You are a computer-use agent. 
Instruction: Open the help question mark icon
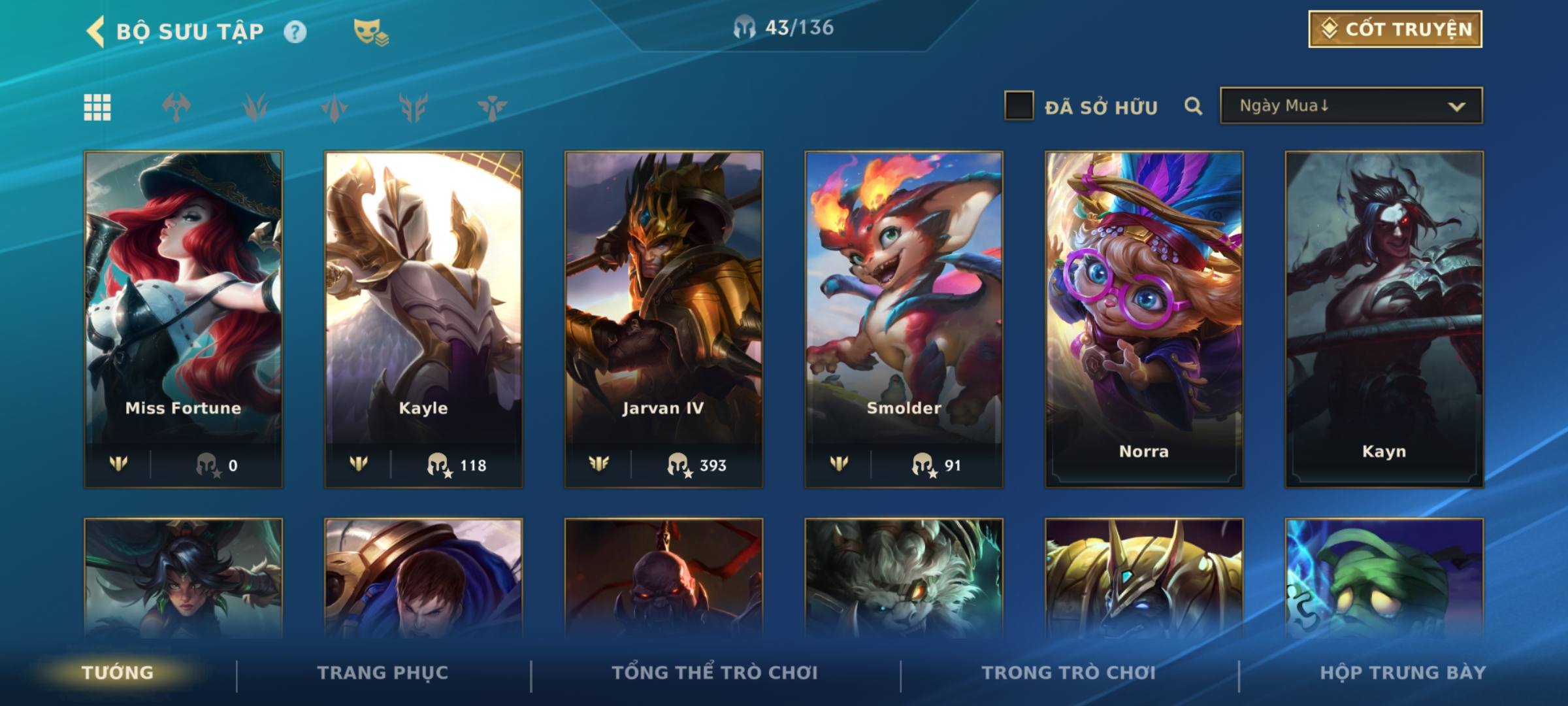tap(295, 32)
